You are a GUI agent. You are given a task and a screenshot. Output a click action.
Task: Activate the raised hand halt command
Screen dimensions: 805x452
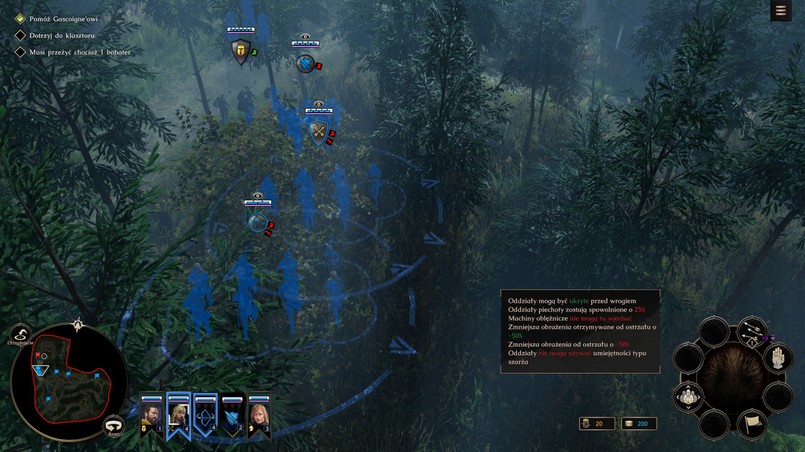pos(778,361)
